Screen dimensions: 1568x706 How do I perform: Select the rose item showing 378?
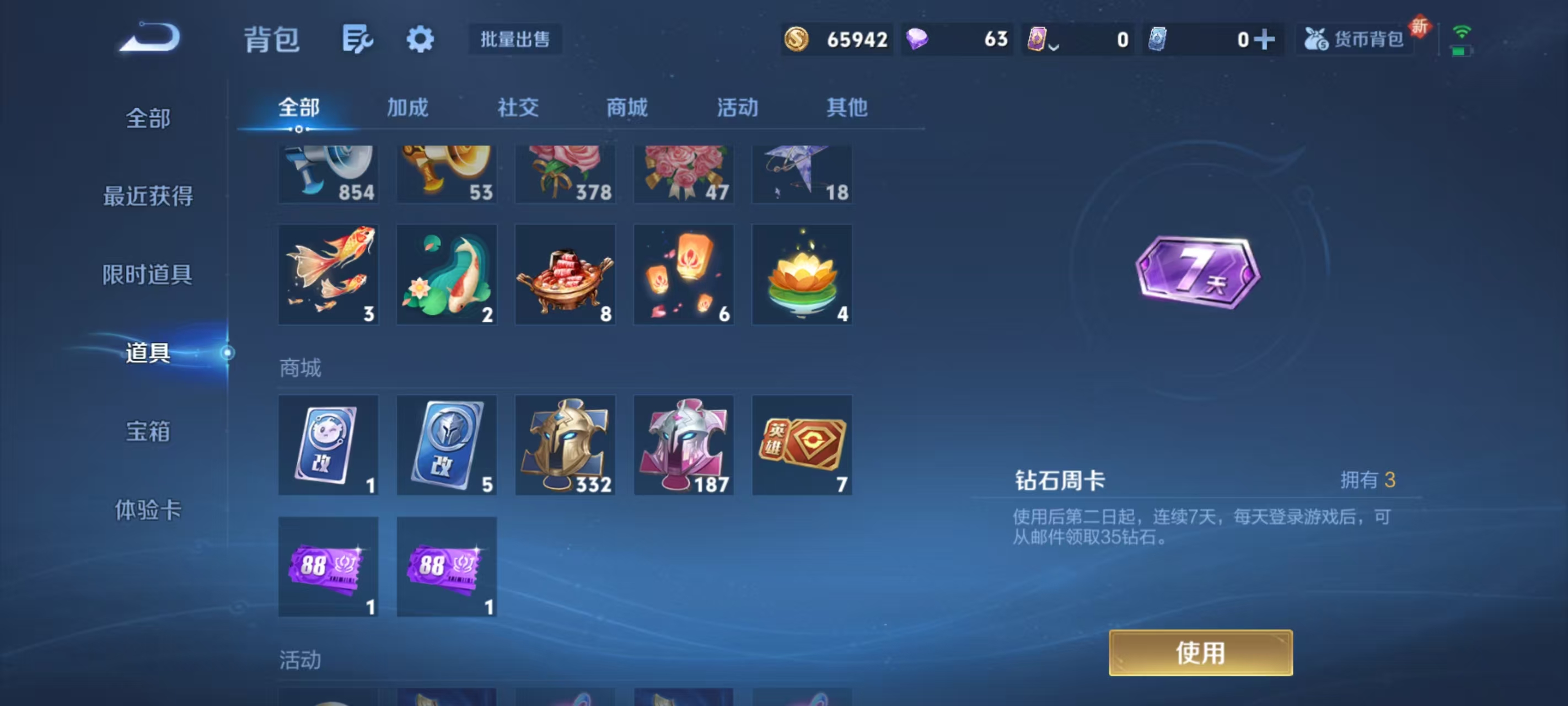(565, 173)
